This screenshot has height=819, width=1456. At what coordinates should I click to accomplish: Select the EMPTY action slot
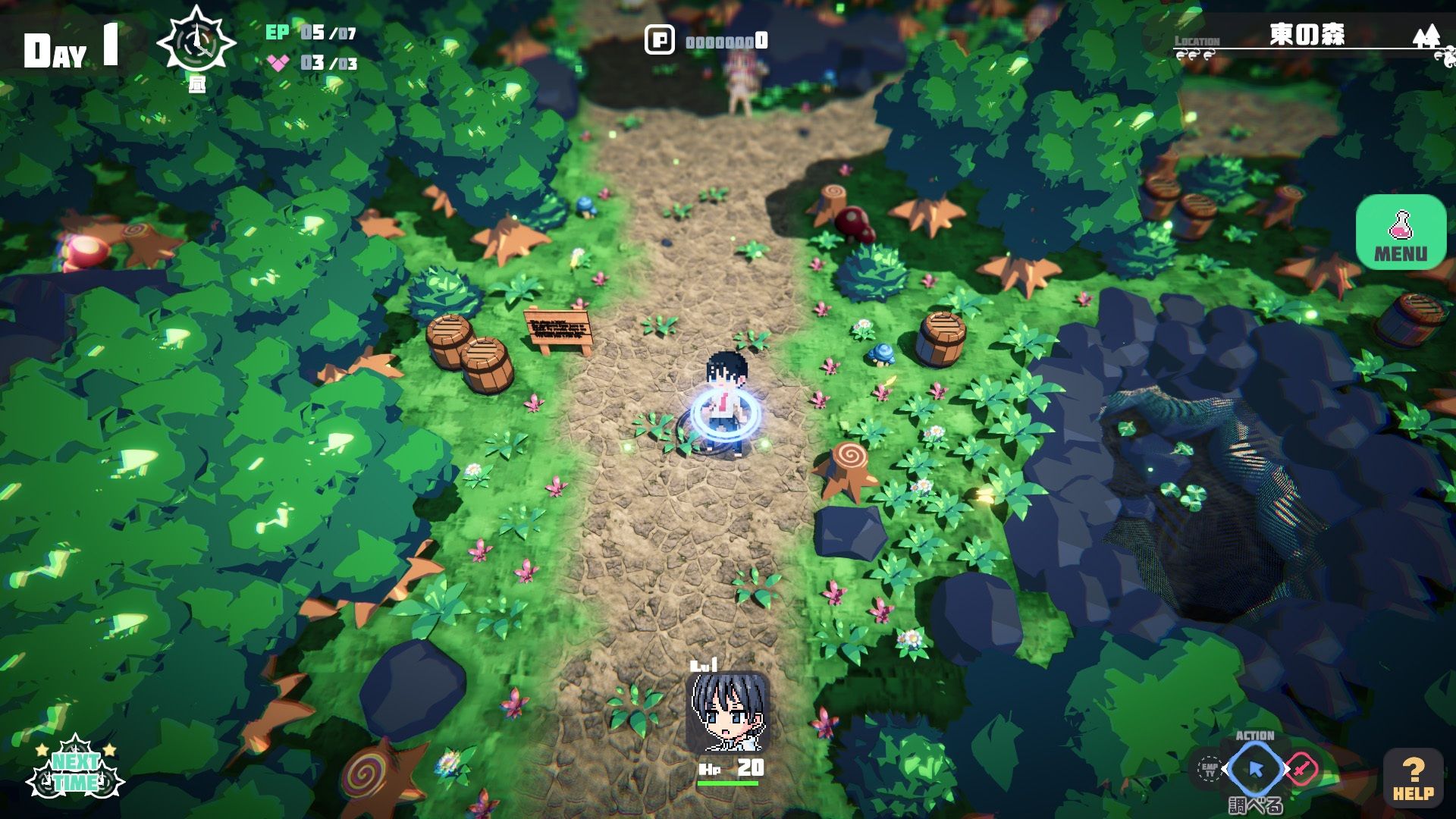tap(1209, 769)
